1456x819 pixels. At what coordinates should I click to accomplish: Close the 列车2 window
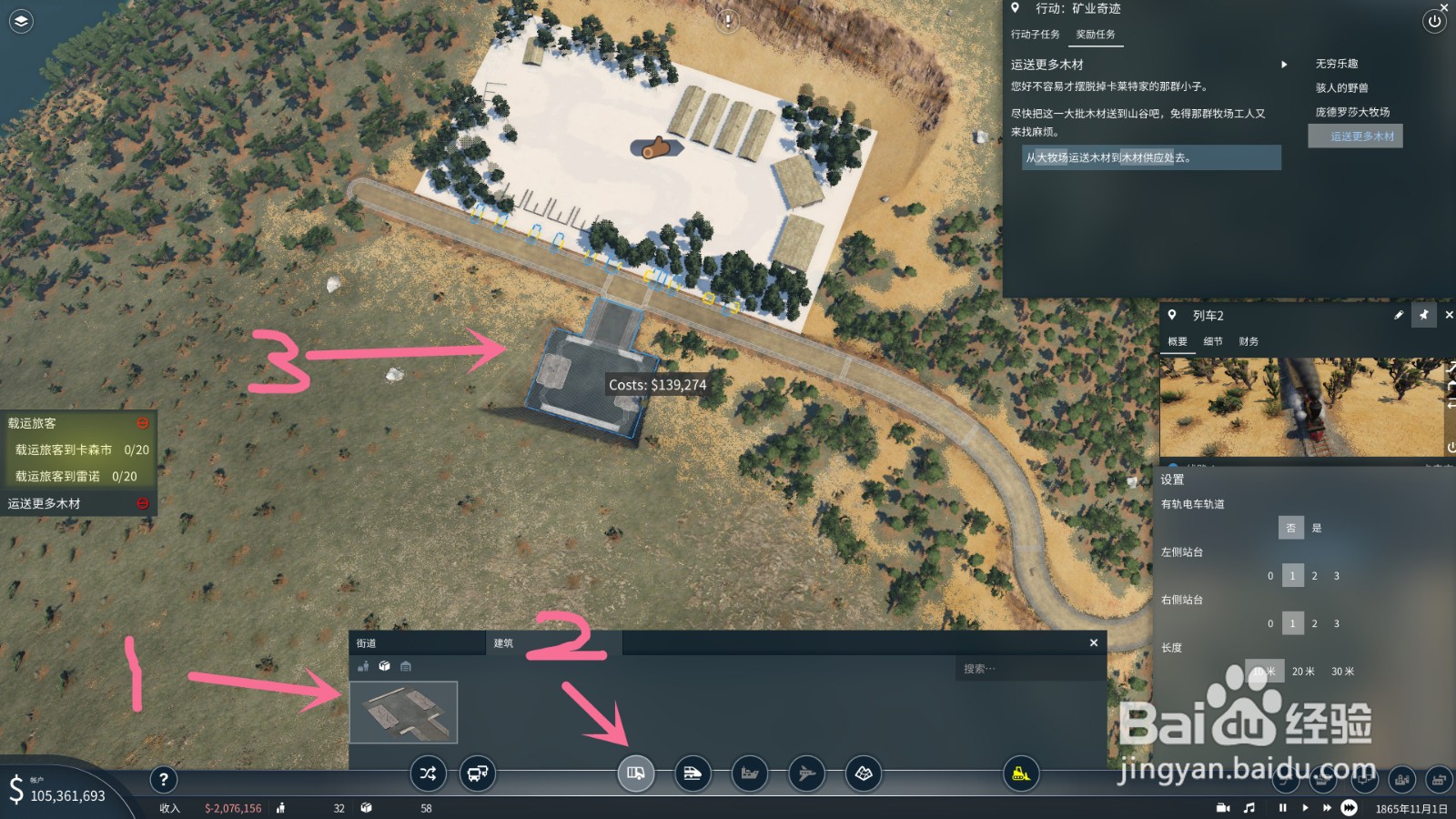(x=1450, y=315)
